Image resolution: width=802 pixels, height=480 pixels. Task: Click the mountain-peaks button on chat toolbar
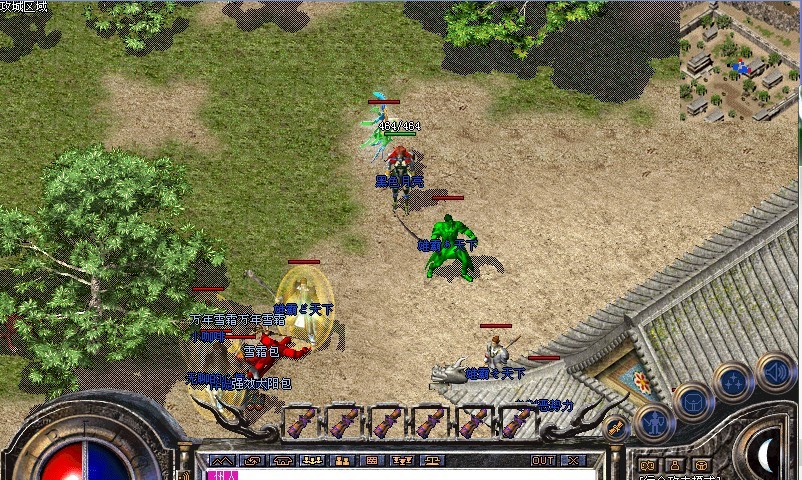pos(222,461)
